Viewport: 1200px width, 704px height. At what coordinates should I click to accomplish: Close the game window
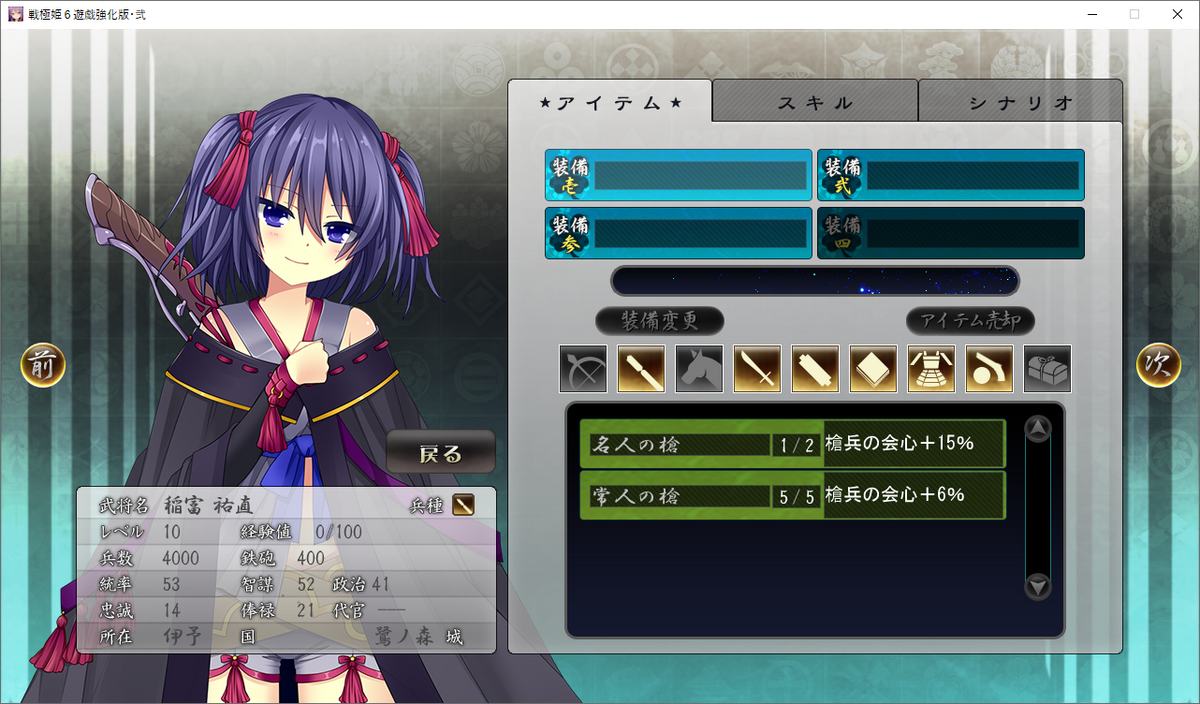[1177, 14]
